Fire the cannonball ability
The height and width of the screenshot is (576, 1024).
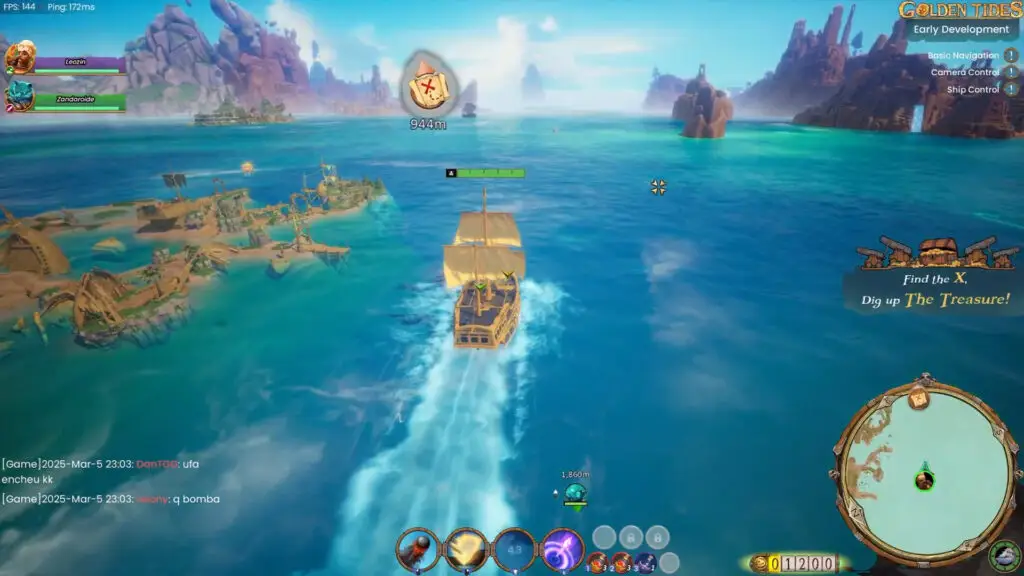point(418,549)
